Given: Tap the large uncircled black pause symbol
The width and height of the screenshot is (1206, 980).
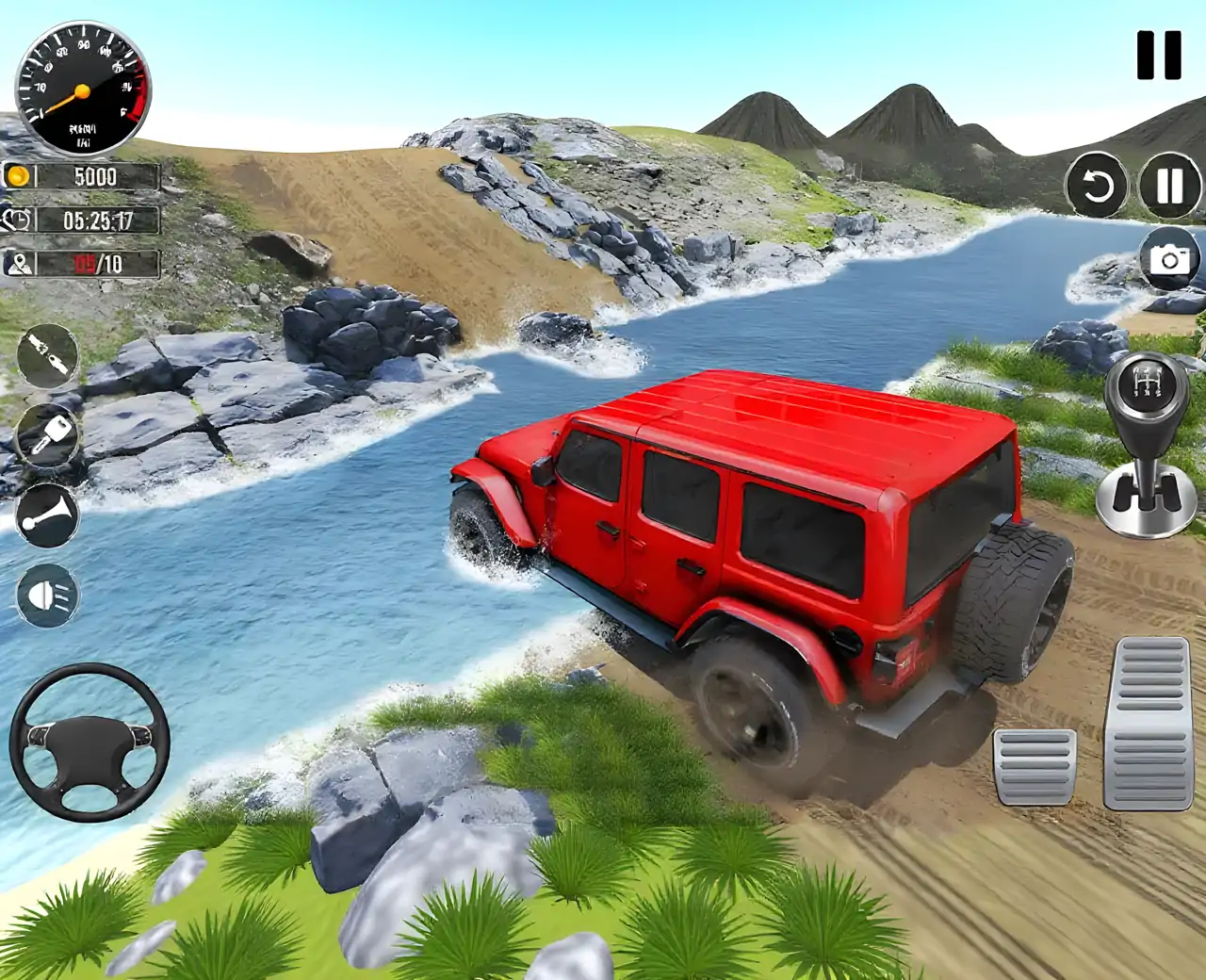Looking at the screenshot, I should coord(1158,55).
